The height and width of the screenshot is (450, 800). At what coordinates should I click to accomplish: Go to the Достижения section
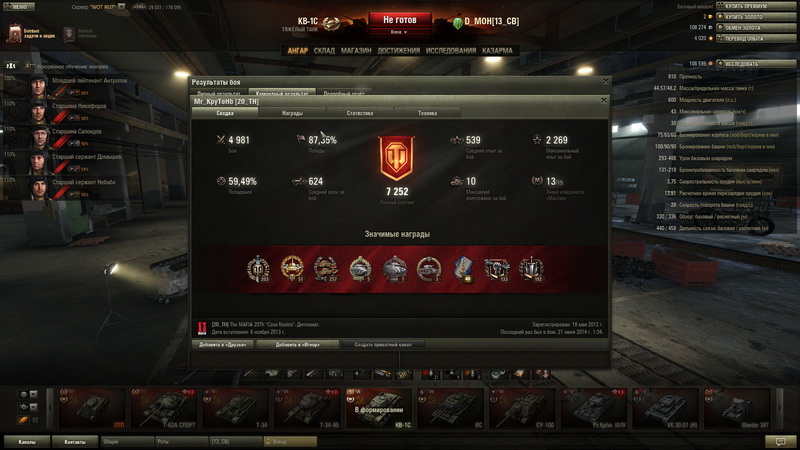[x=399, y=50]
